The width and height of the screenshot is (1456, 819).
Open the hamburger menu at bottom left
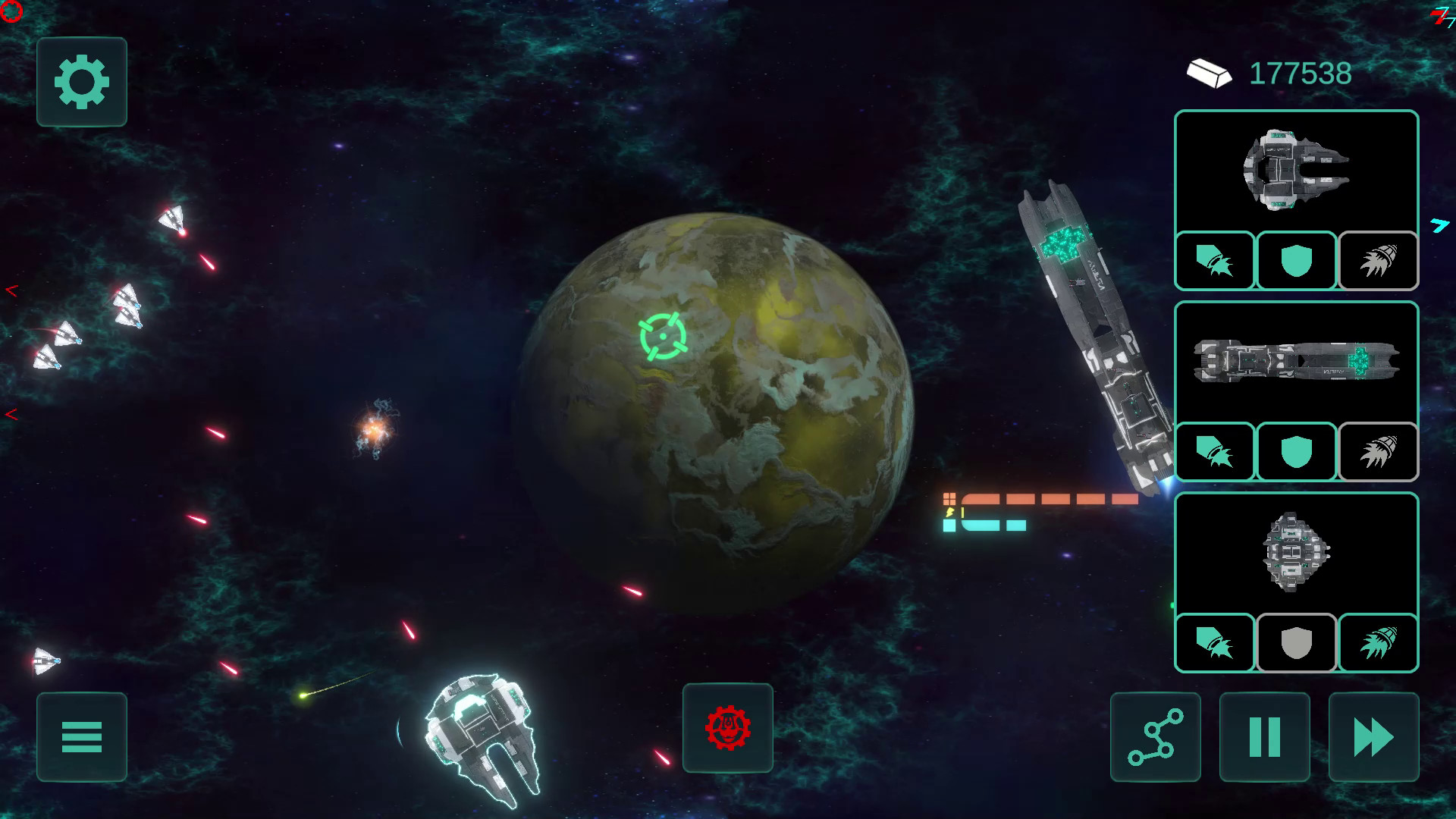[81, 736]
